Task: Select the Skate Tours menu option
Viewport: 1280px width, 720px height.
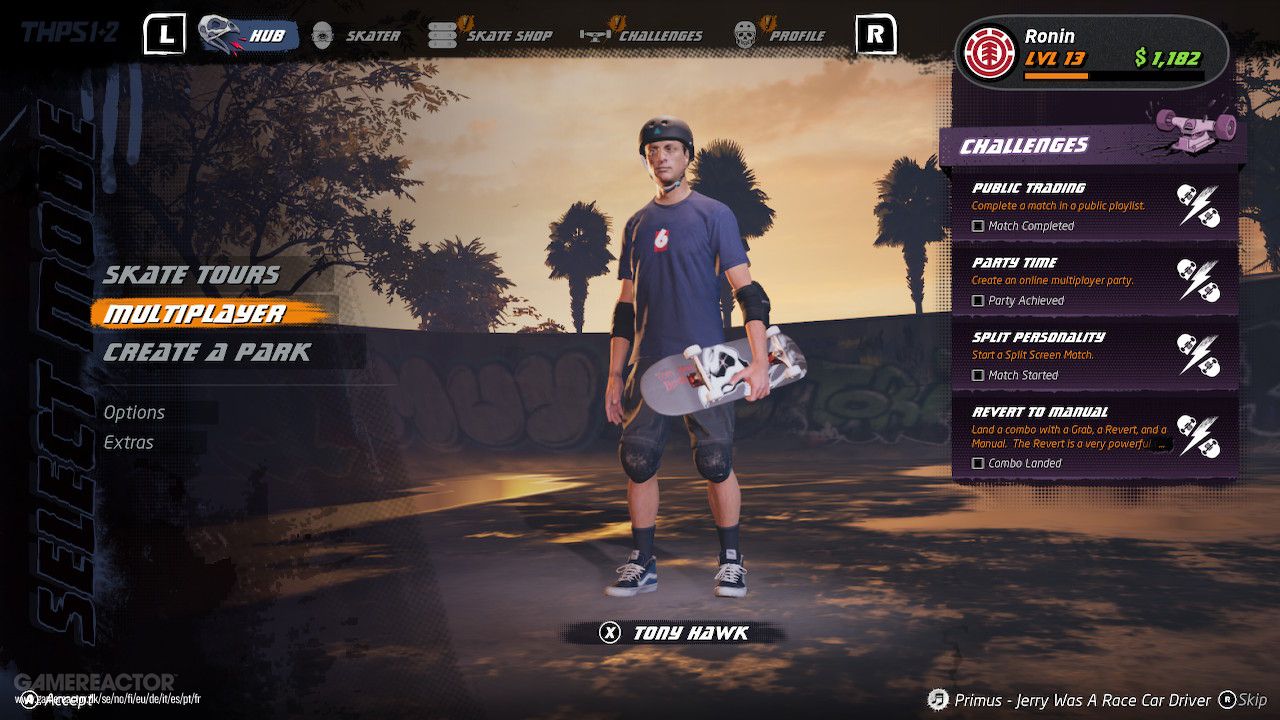Action: (190, 274)
